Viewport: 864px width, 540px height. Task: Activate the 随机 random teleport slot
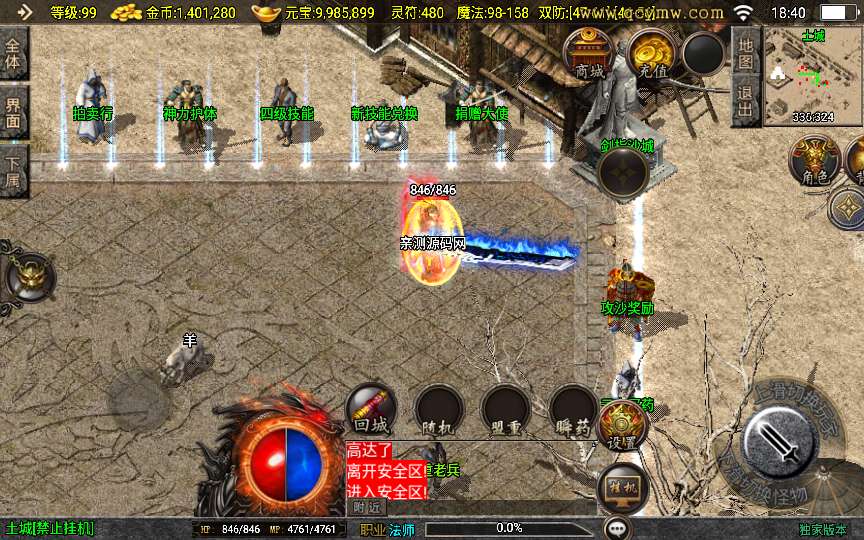click(438, 409)
